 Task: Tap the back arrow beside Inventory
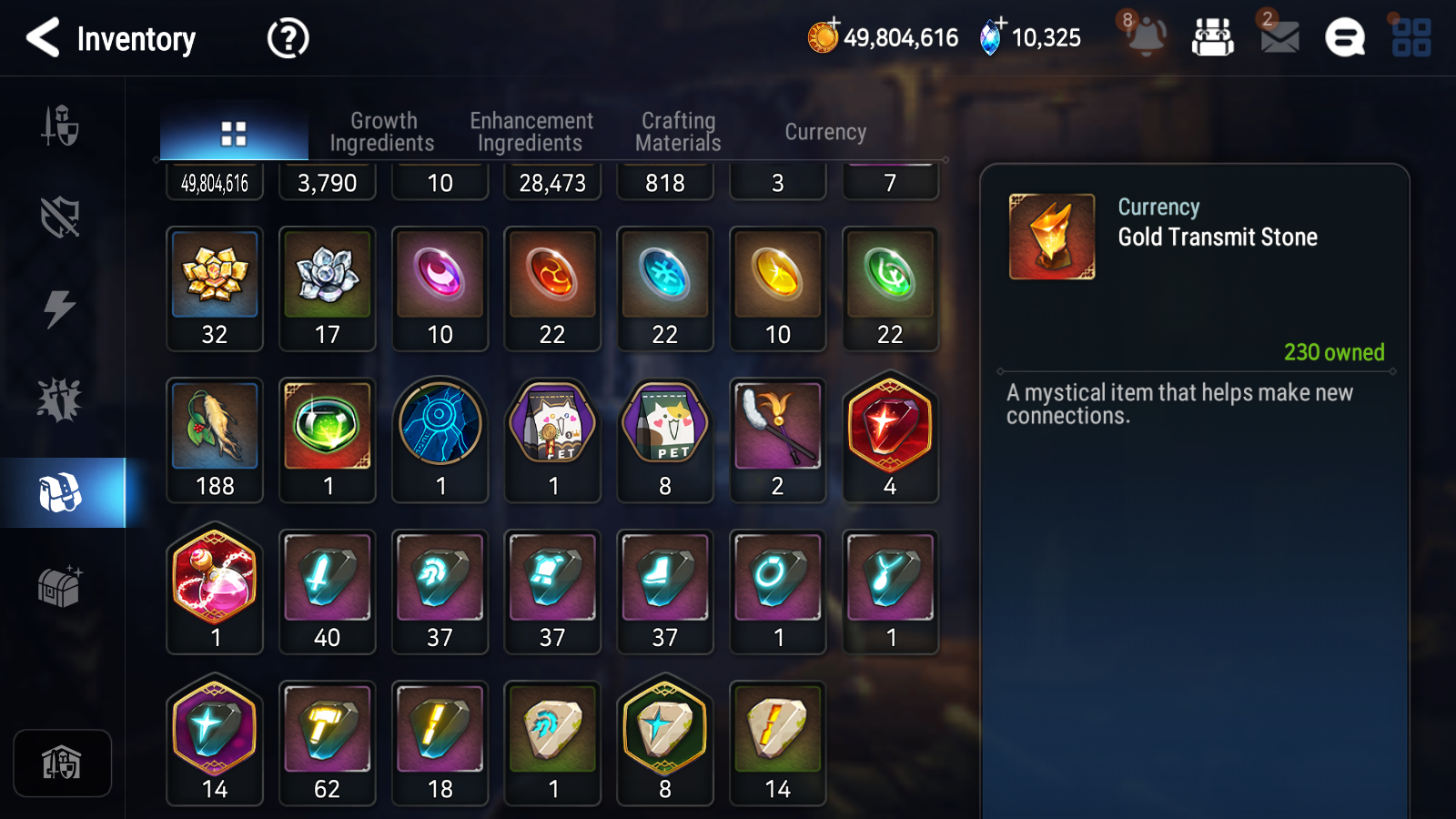click(42, 38)
